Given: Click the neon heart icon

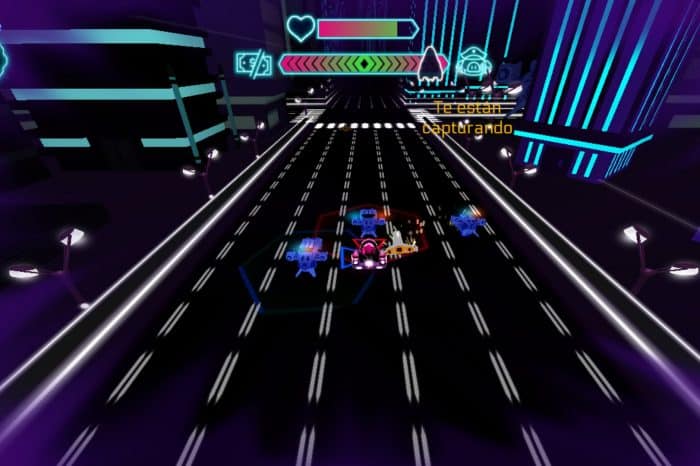Looking at the screenshot, I should coord(300,29).
